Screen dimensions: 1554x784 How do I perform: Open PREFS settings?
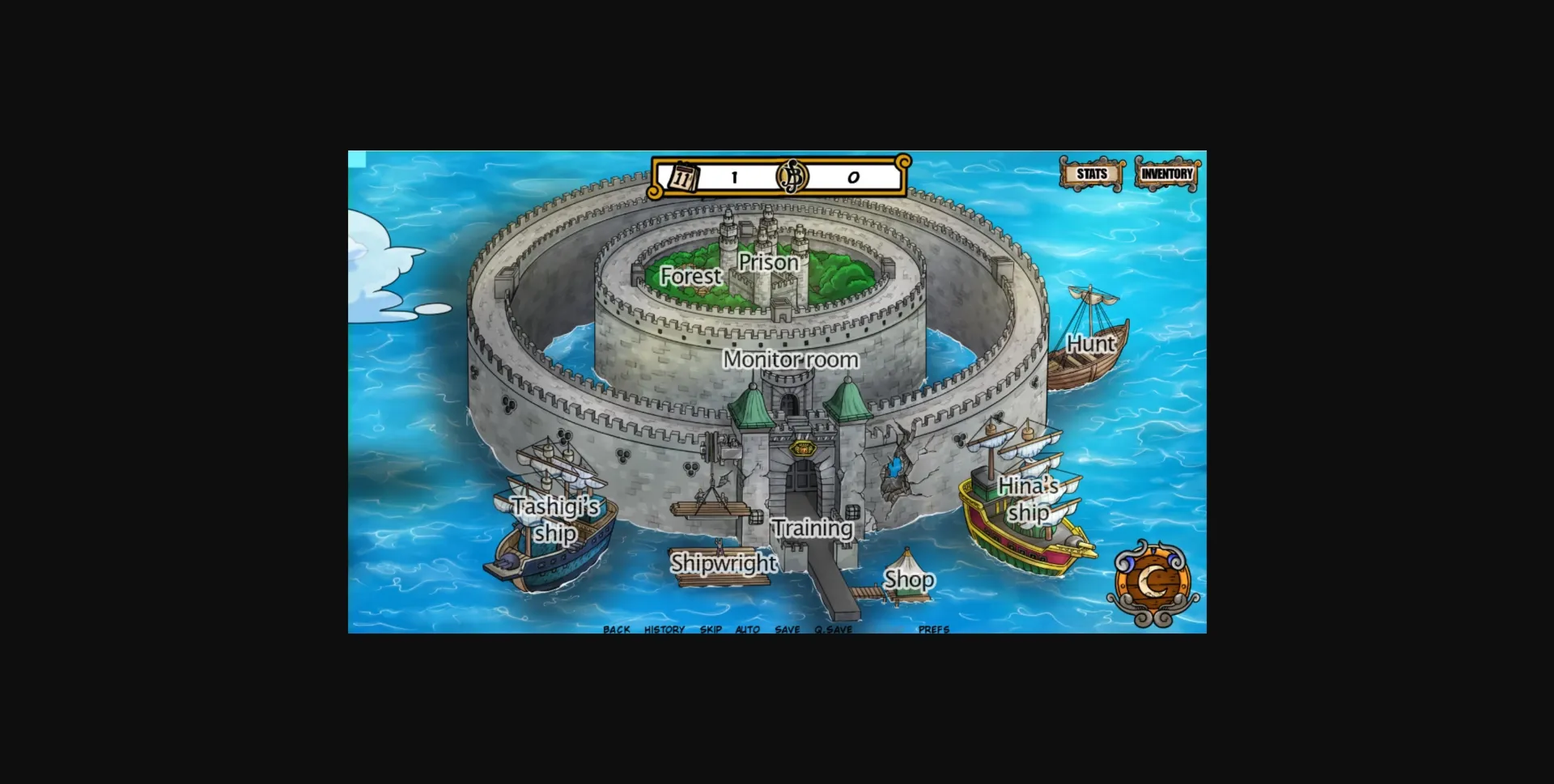pyautogui.click(x=932, y=629)
